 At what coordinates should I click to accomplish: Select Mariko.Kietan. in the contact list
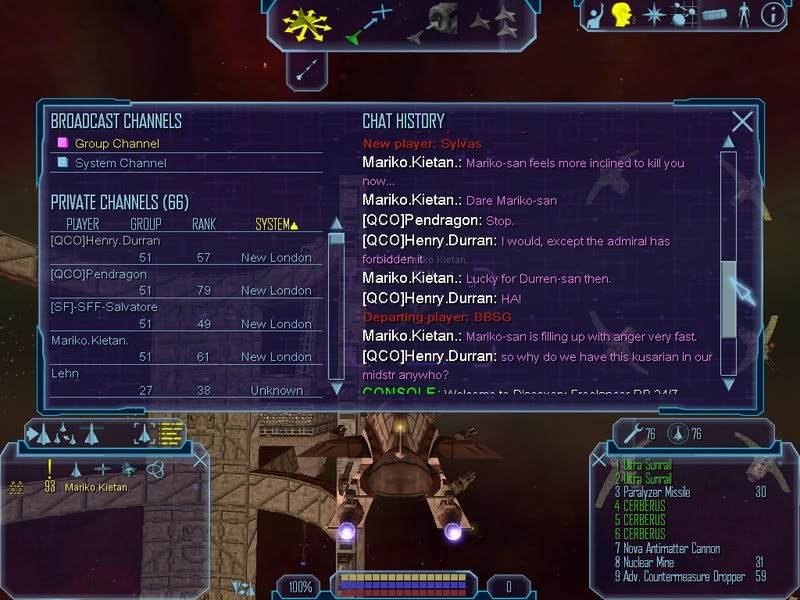[97, 487]
